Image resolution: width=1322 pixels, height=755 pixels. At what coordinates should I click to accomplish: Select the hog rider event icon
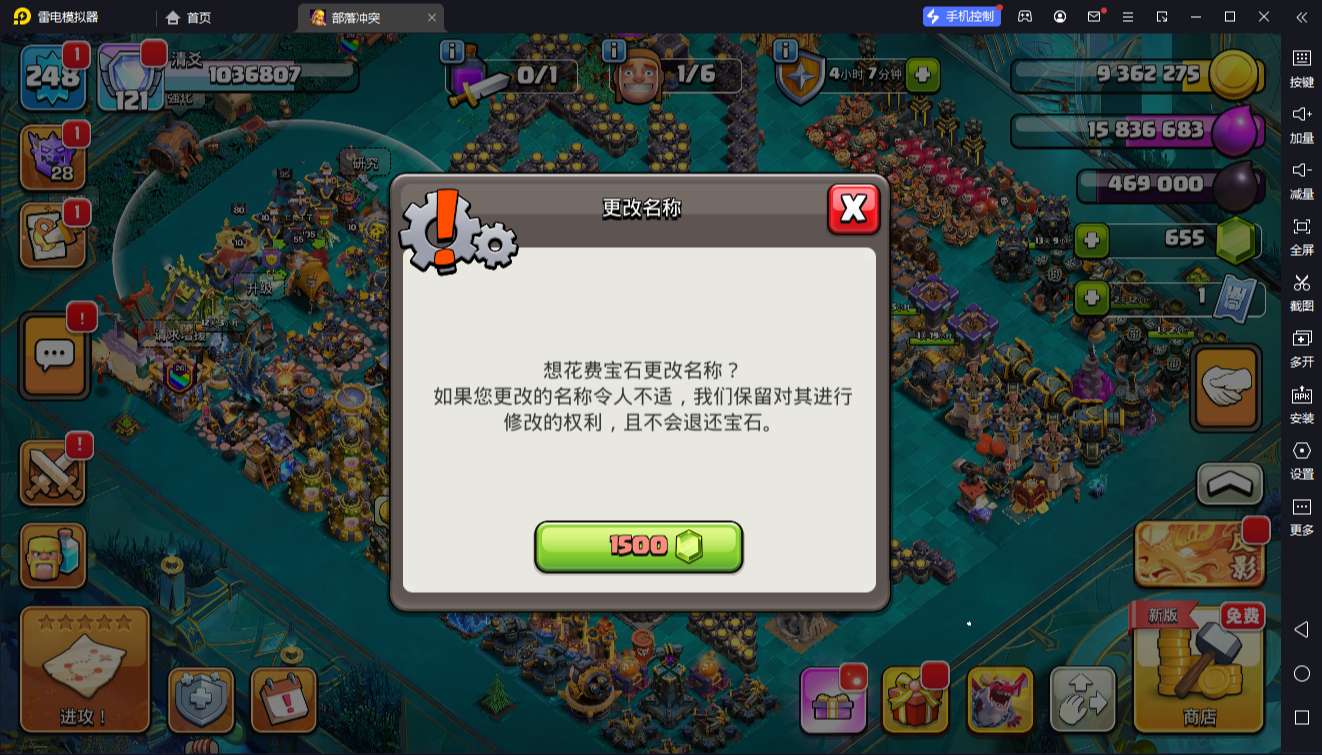pos(1000,700)
